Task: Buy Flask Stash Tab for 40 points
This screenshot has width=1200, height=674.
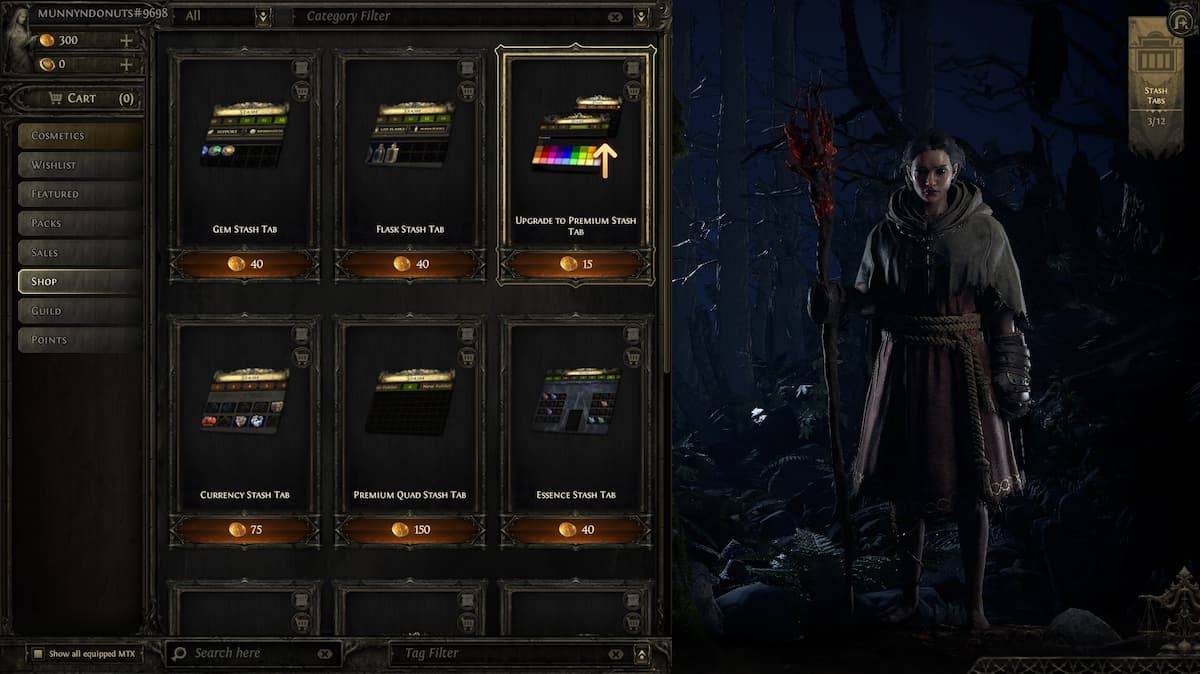Action: click(x=410, y=264)
